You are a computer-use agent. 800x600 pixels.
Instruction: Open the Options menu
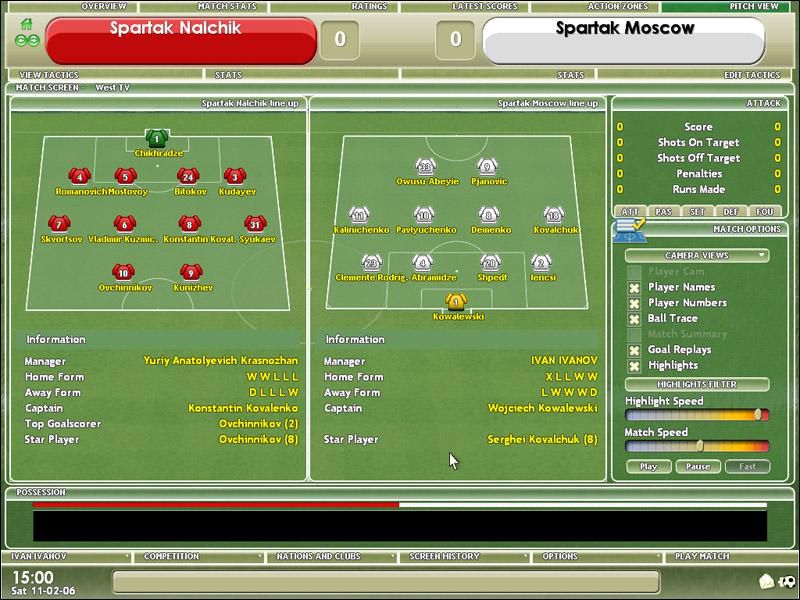560,556
